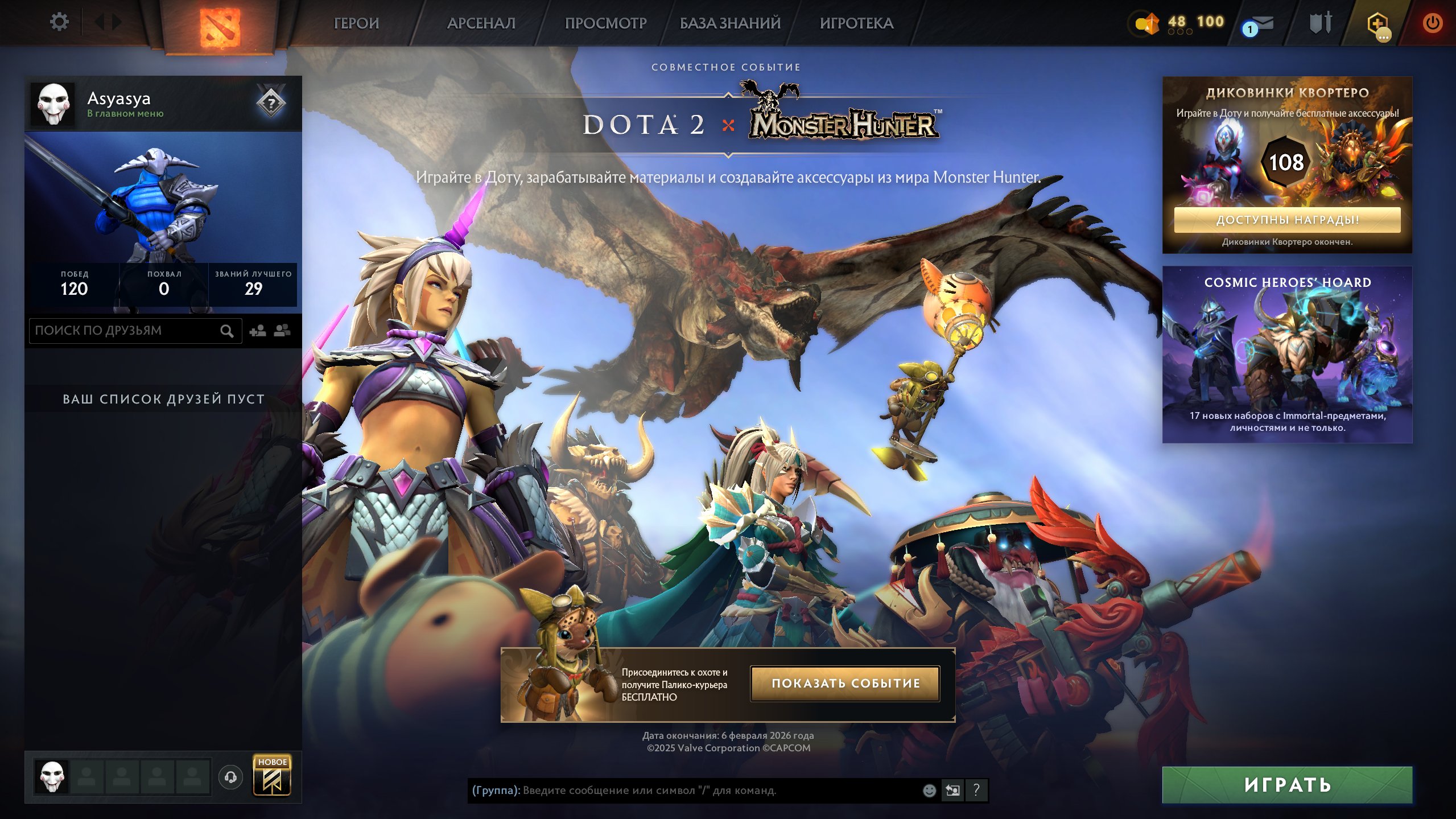
Task: Click the back navigation arrow
Action: coord(100,22)
